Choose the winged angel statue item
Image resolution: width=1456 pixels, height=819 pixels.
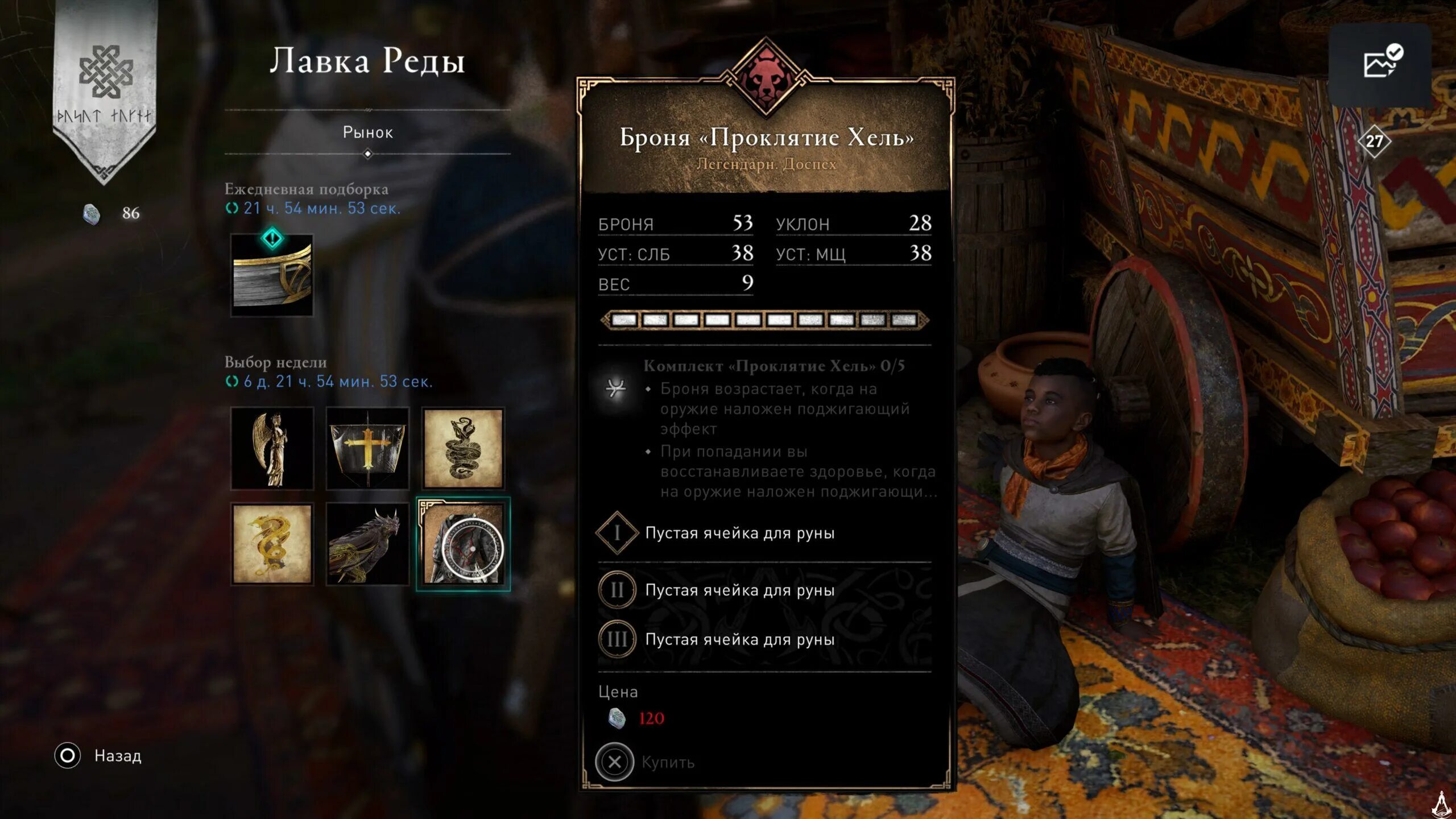272,448
